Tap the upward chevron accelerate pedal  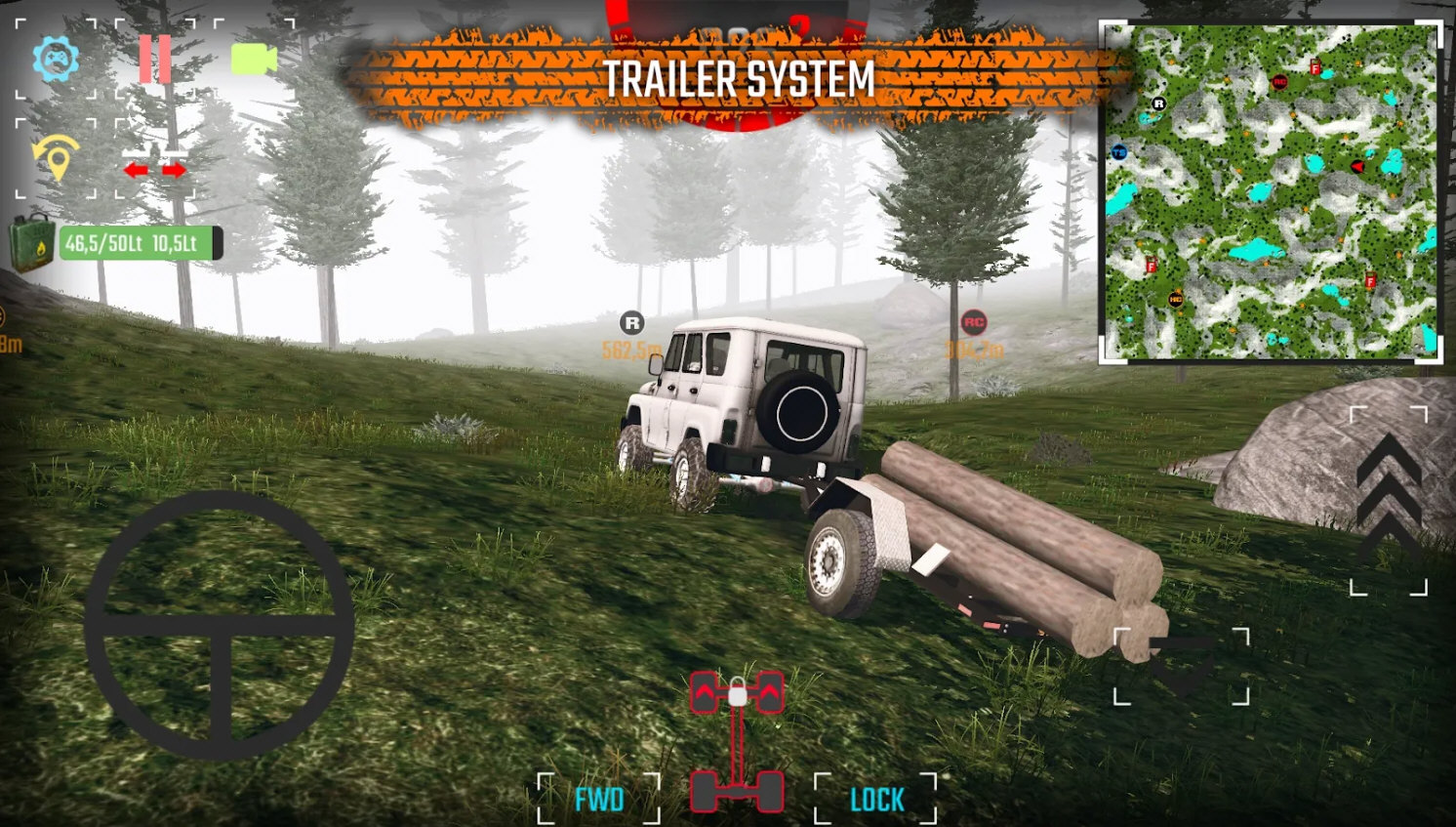1388,498
